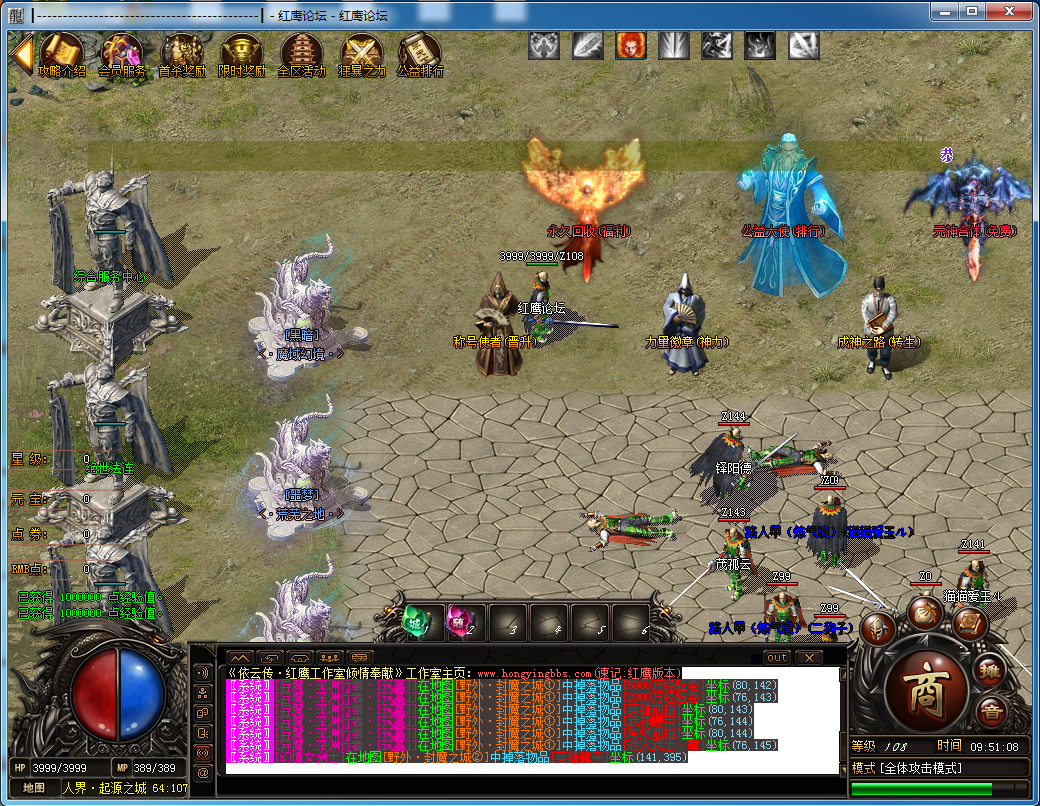Toggle the 音 sound button

[x=992, y=713]
